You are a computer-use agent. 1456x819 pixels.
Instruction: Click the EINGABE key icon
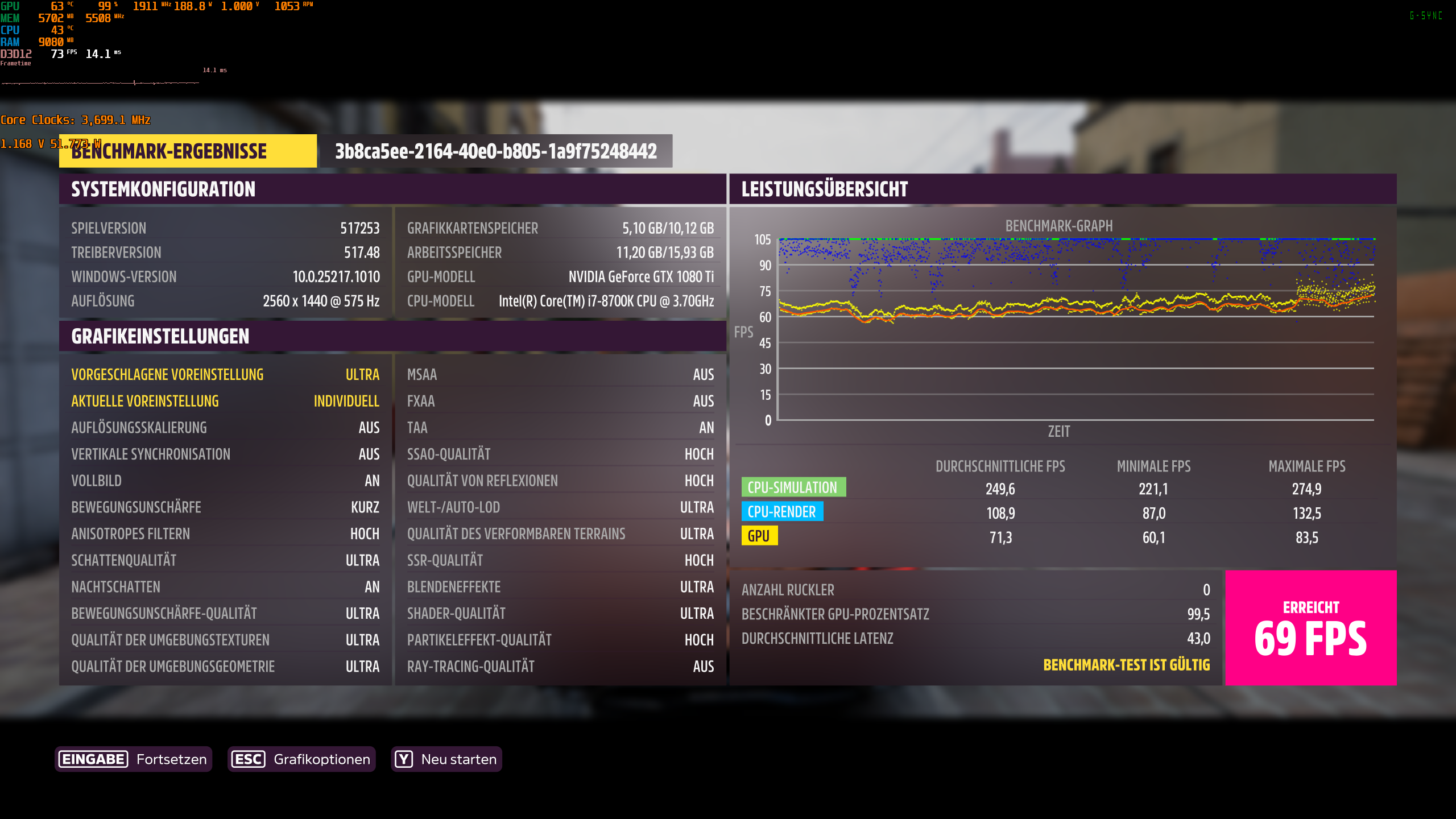click(93, 759)
